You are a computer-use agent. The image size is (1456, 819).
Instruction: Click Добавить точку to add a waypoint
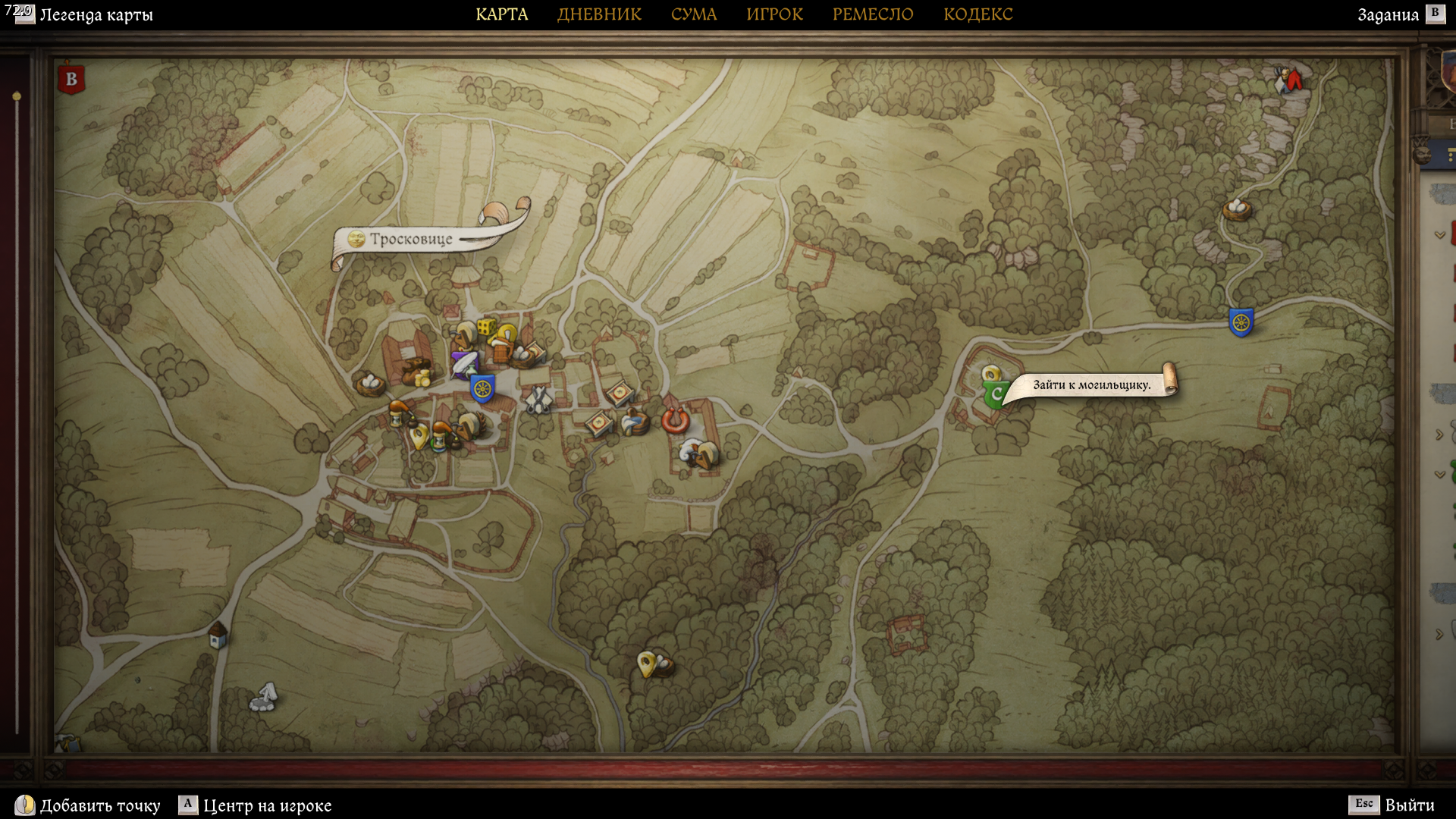point(99,805)
